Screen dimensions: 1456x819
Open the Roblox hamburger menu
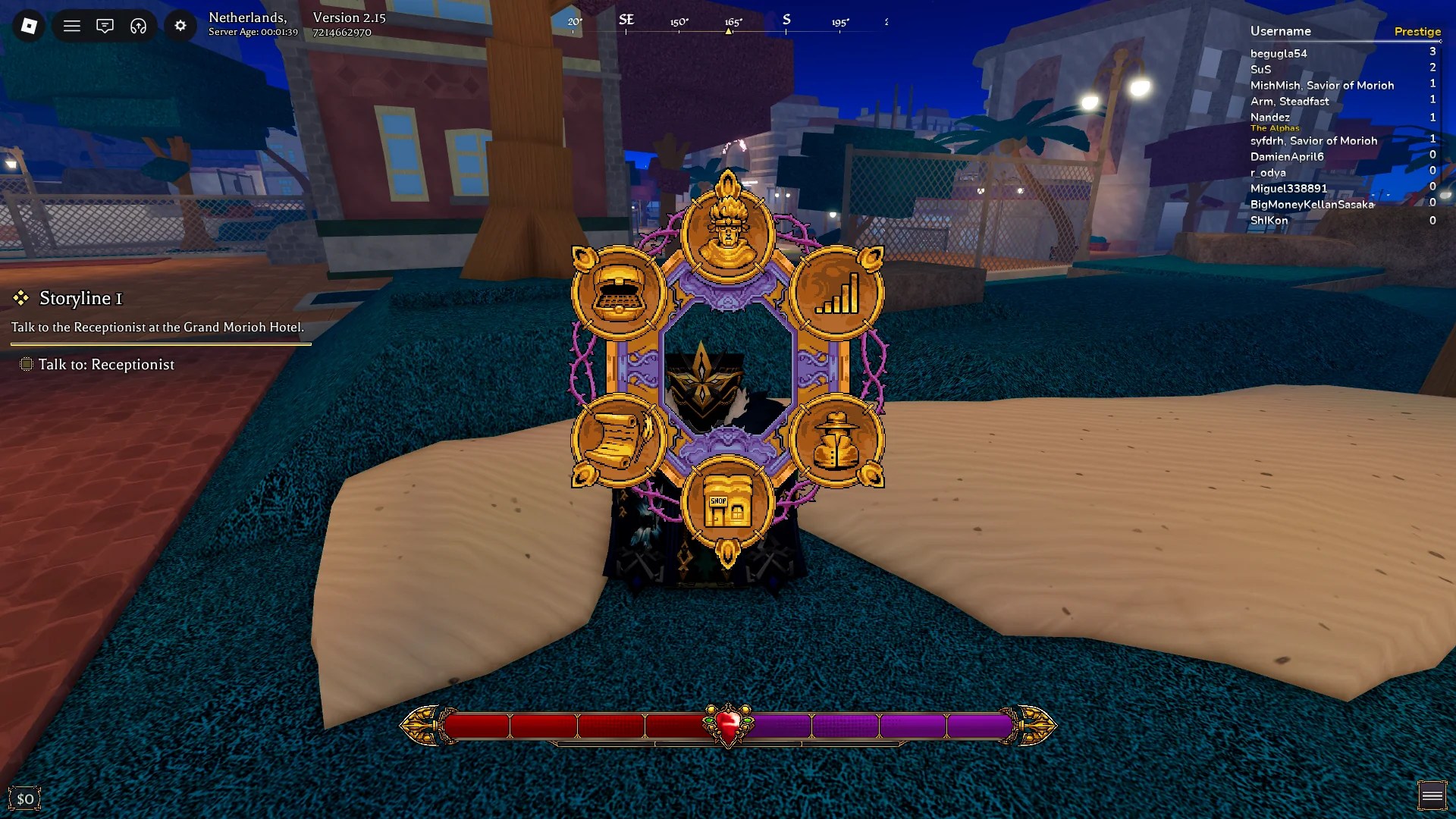[72, 25]
